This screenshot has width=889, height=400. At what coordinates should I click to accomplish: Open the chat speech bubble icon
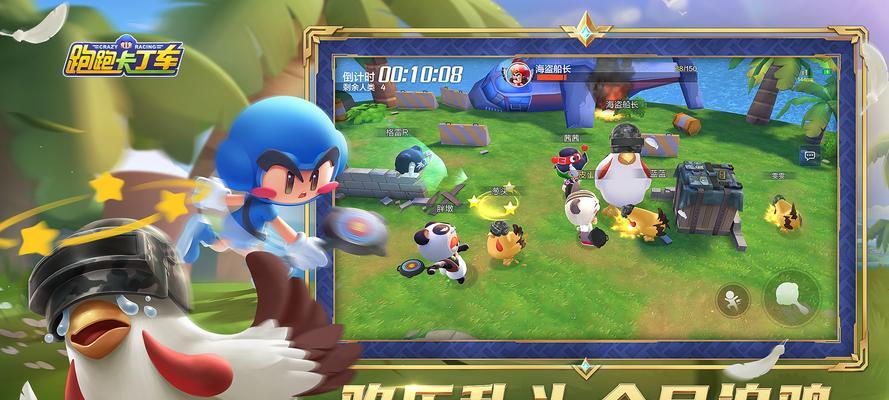[810, 154]
